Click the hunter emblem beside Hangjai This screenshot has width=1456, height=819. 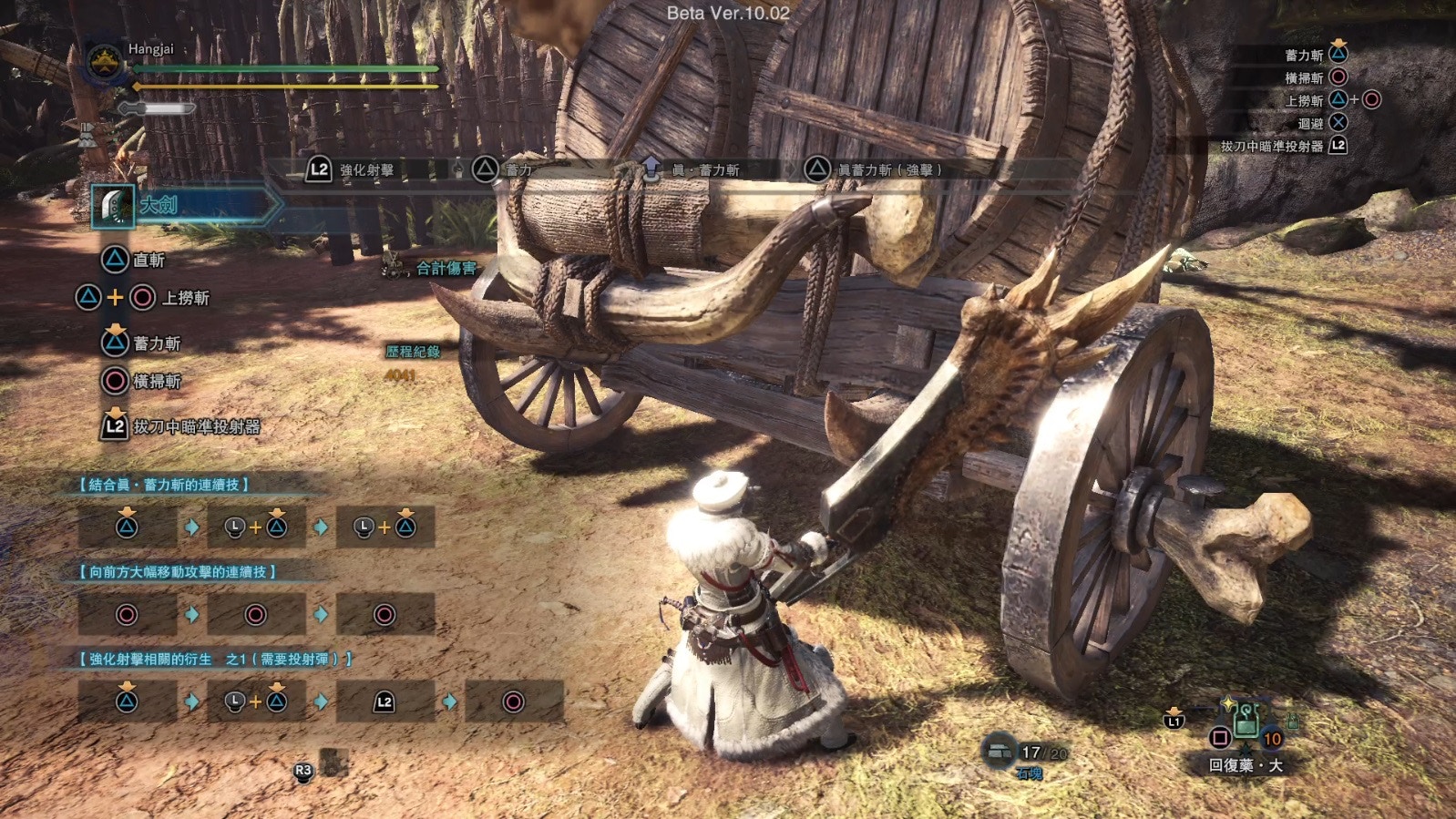[x=105, y=62]
